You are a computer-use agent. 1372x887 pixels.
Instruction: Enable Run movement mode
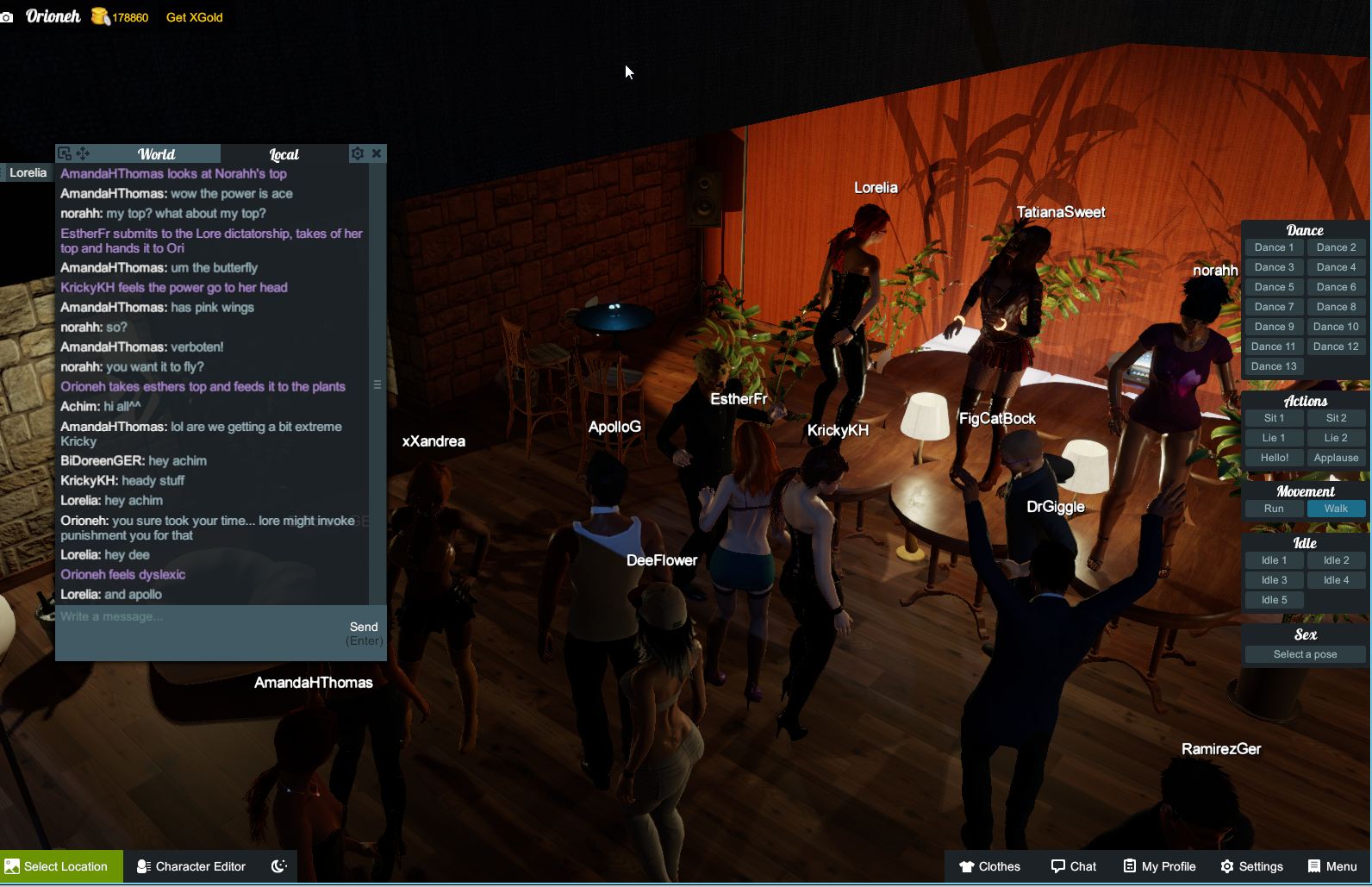(1273, 509)
